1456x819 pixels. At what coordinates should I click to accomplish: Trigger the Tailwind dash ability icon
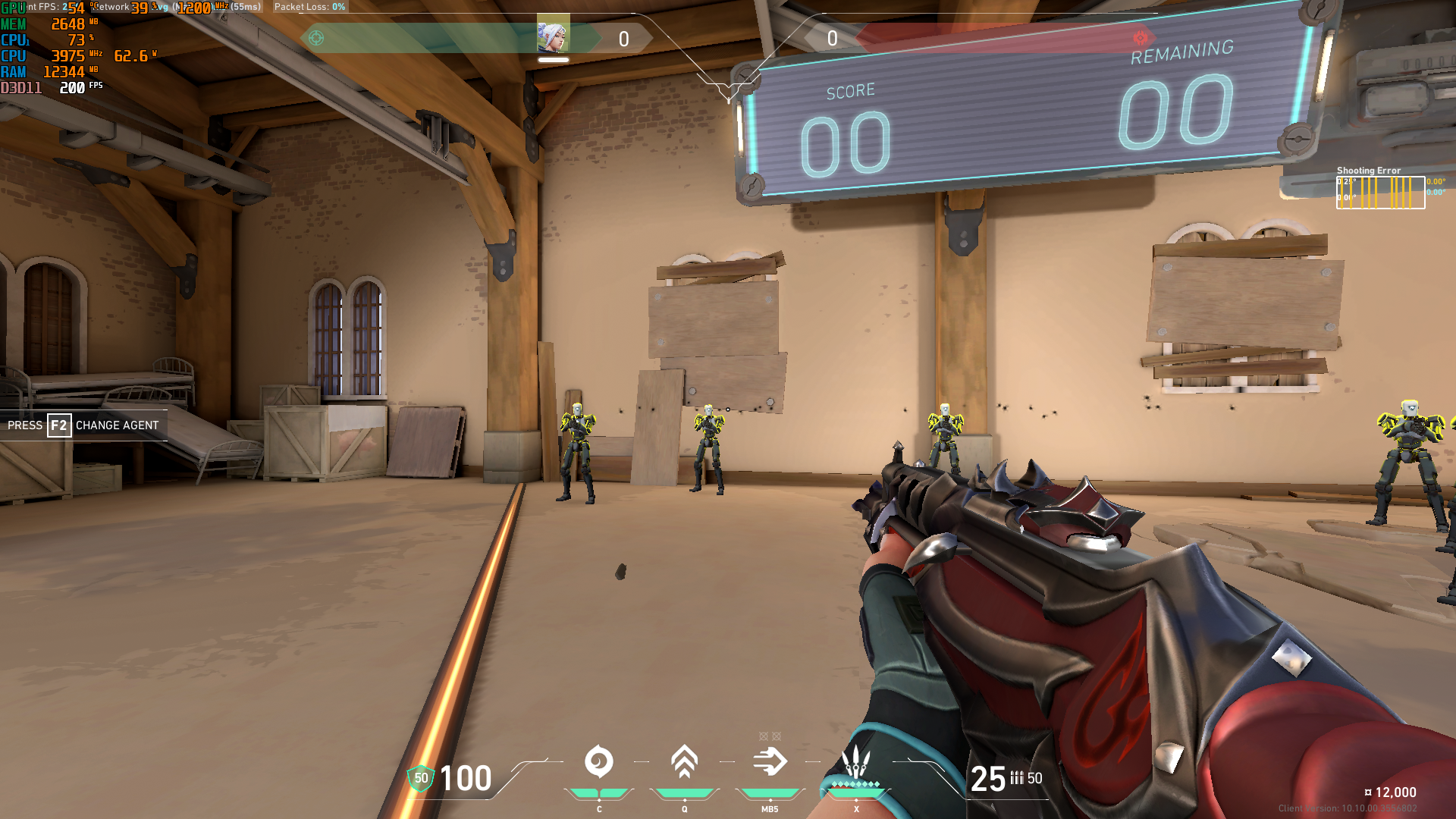770,761
